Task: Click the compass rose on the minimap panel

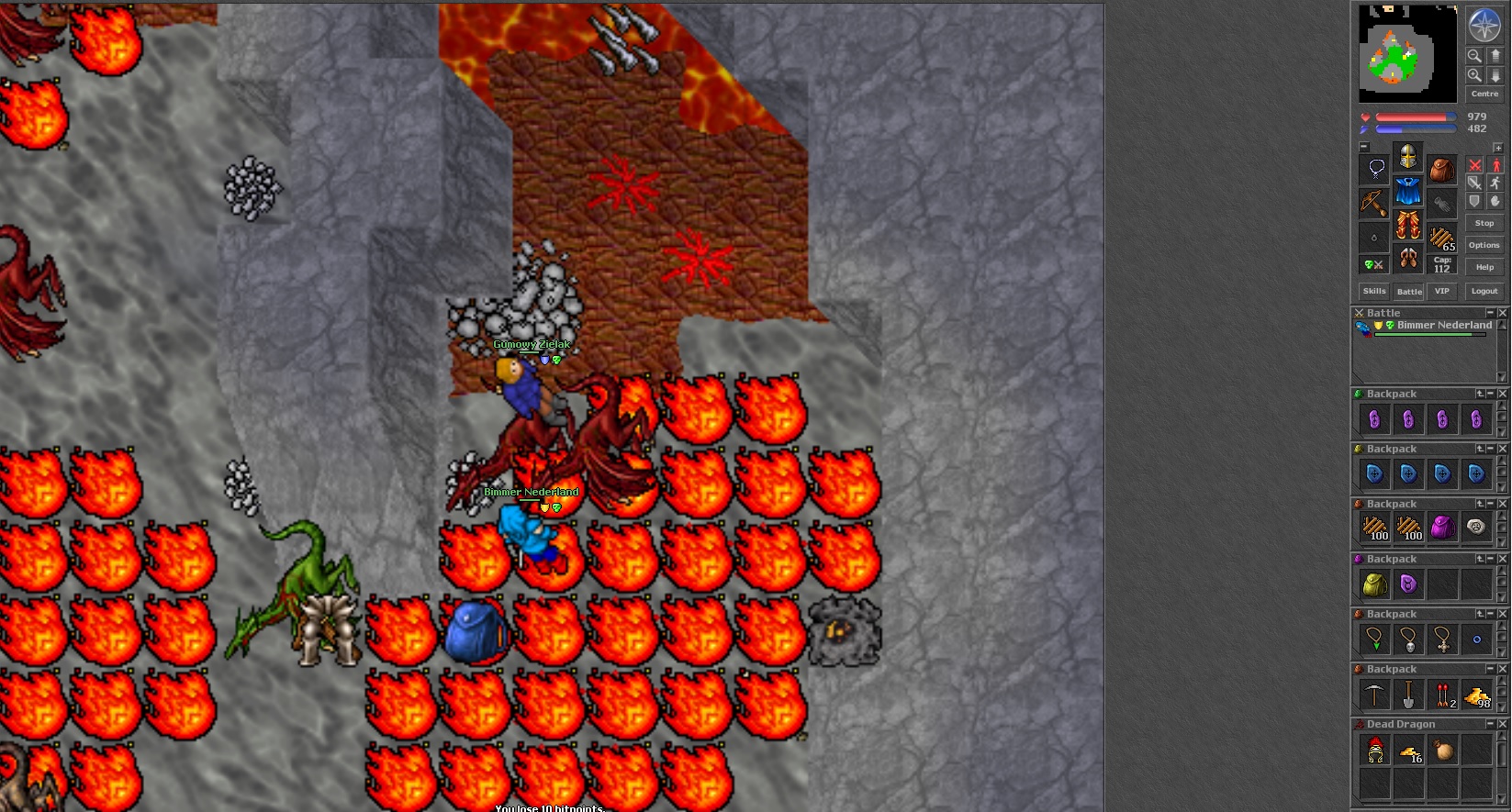Action: 1484,25
